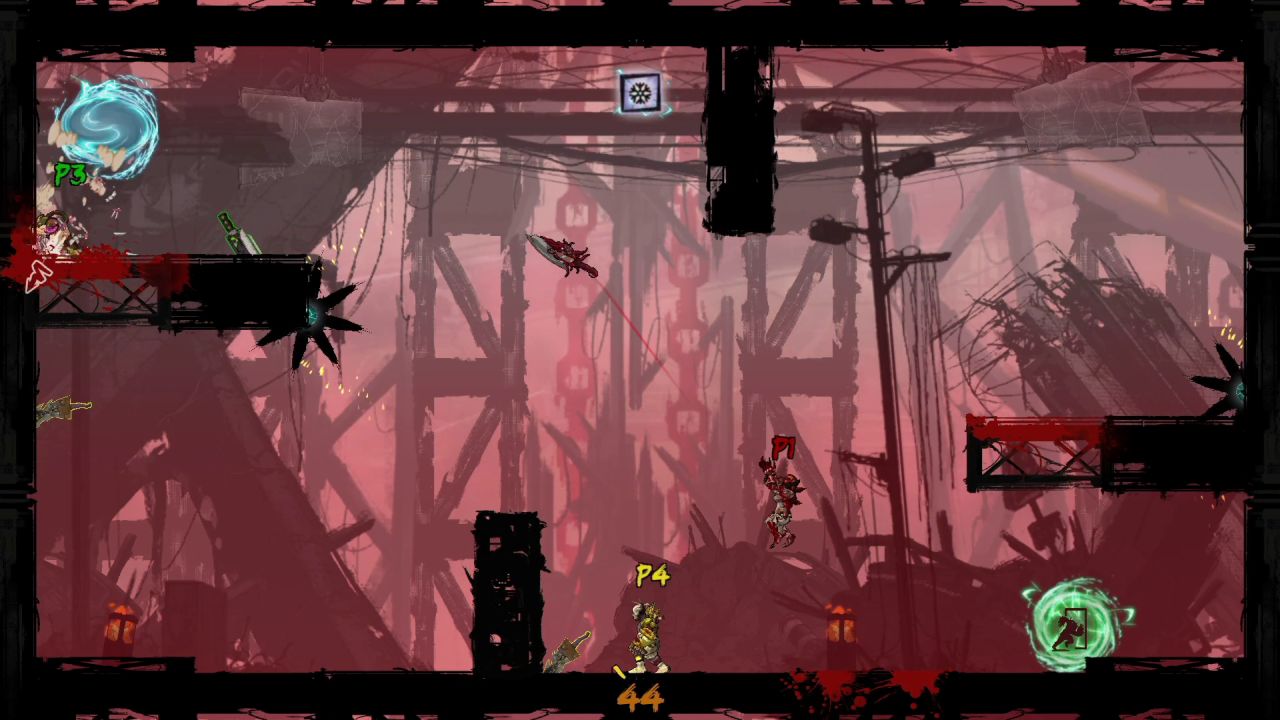Click the snowflake power-up crate

point(640,93)
